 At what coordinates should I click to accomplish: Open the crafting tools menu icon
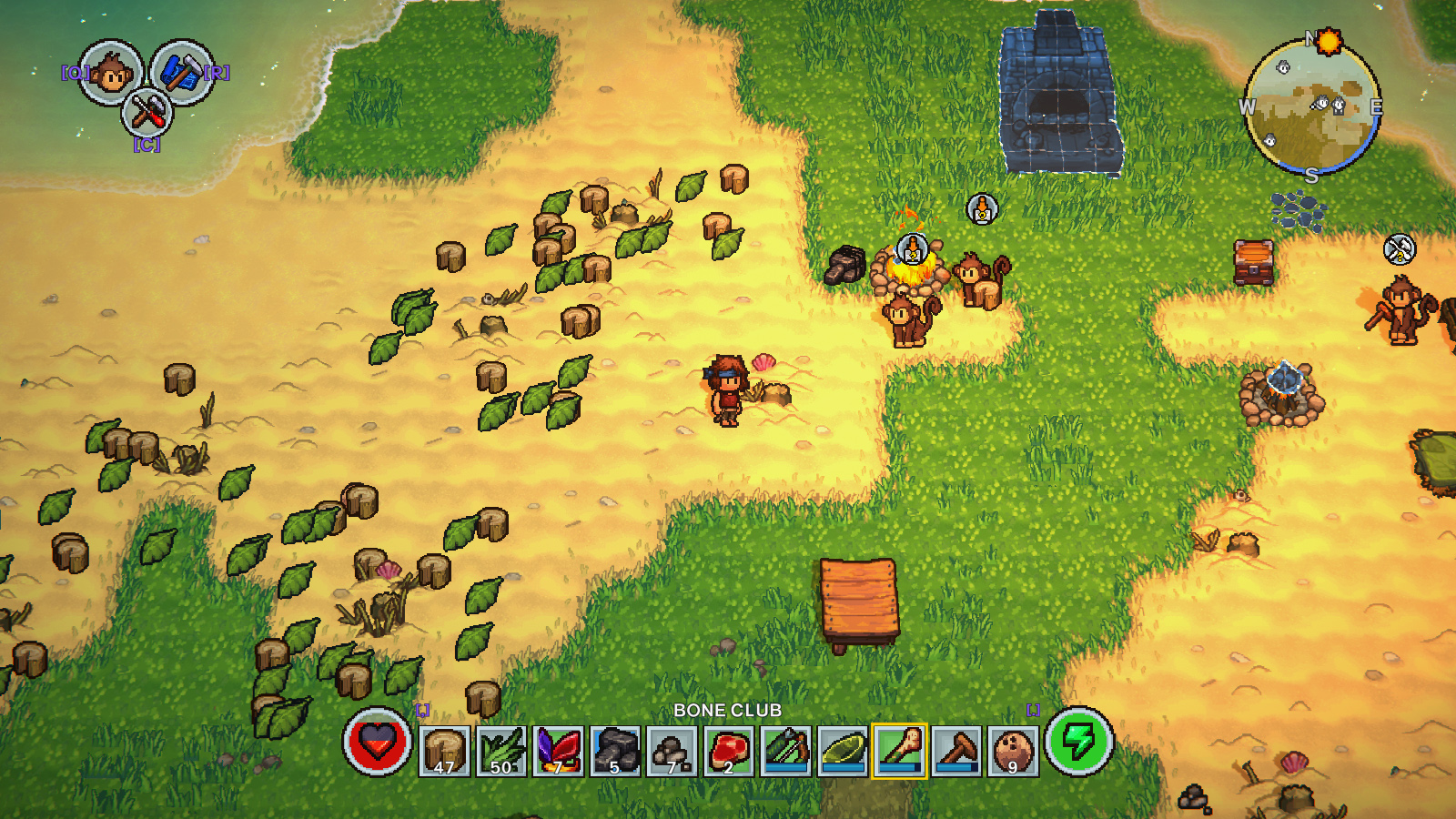click(x=147, y=113)
